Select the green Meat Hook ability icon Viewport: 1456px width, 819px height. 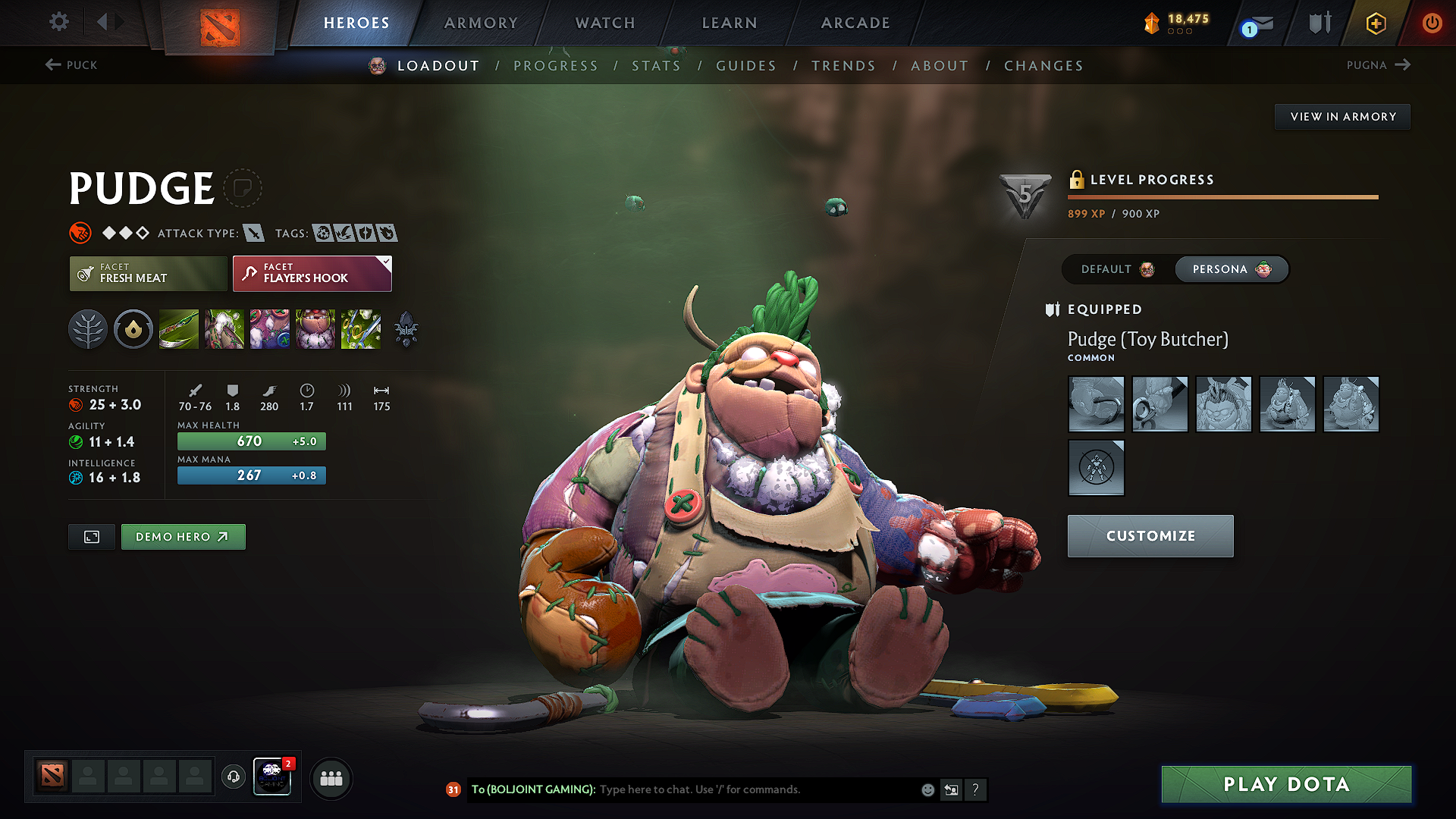pyautogui.click(x=179, y=328)
